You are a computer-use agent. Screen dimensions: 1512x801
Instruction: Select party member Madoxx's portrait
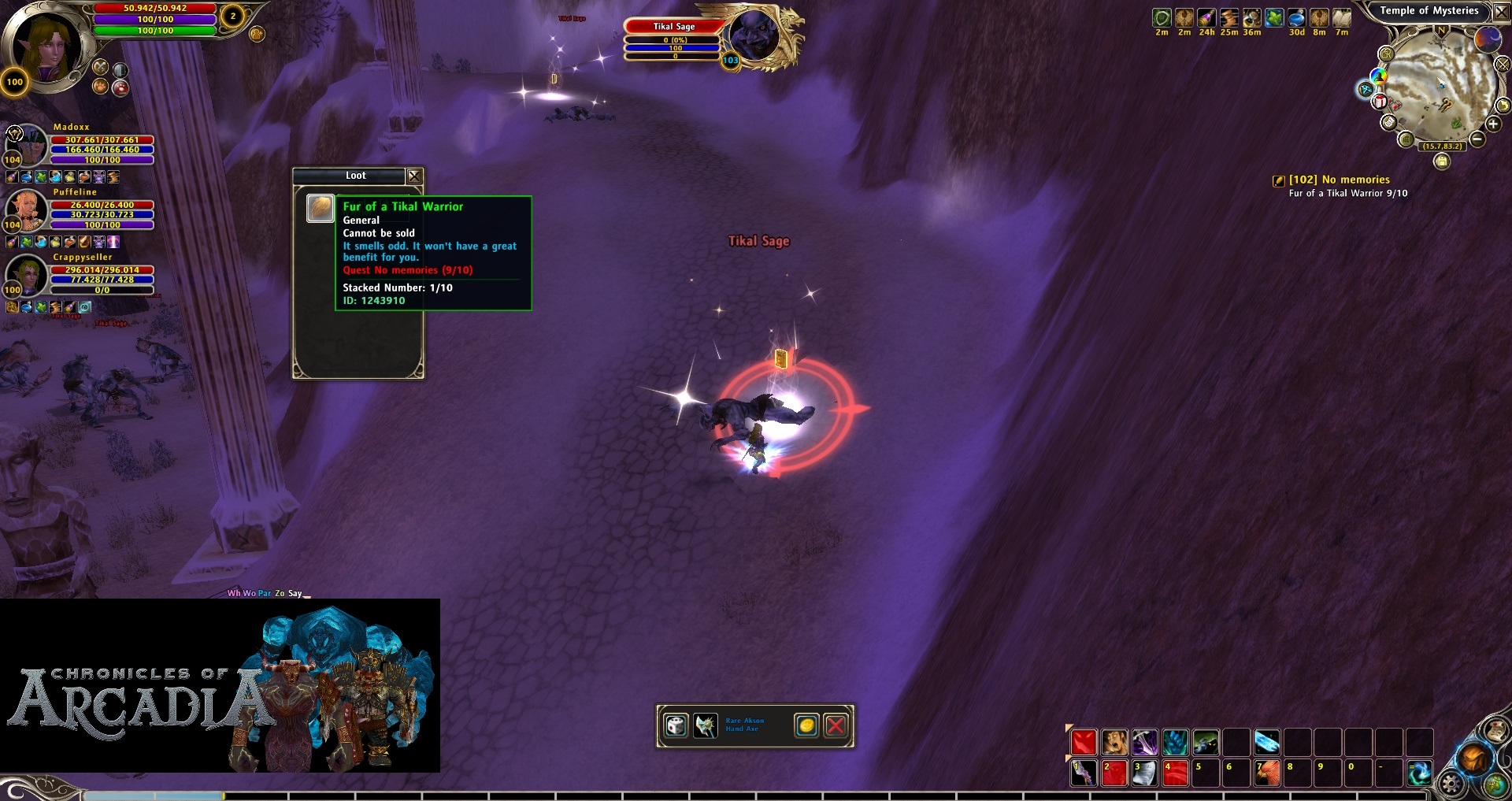tap(26, 143)
